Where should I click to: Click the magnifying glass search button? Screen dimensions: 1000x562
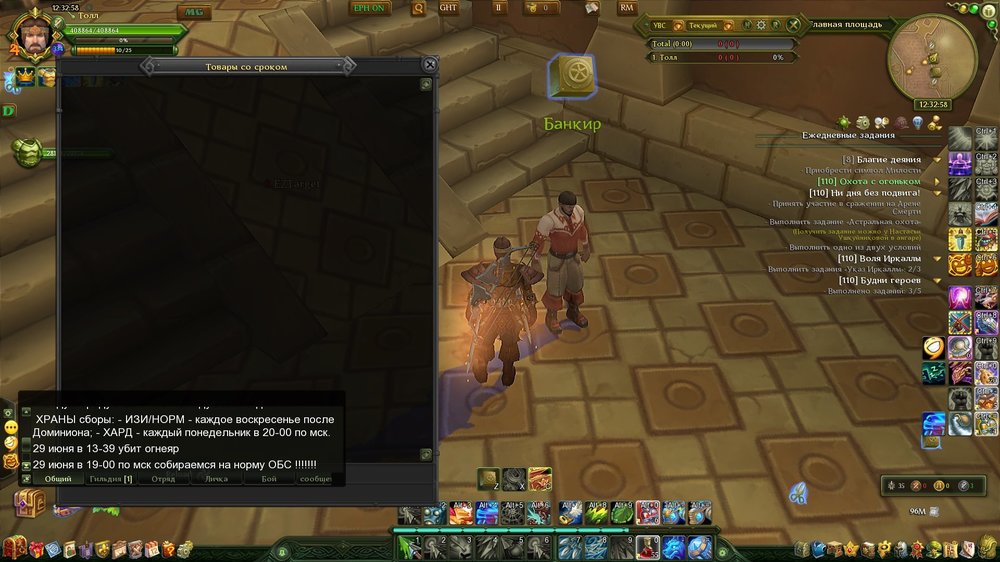click(x=417, y=8)
